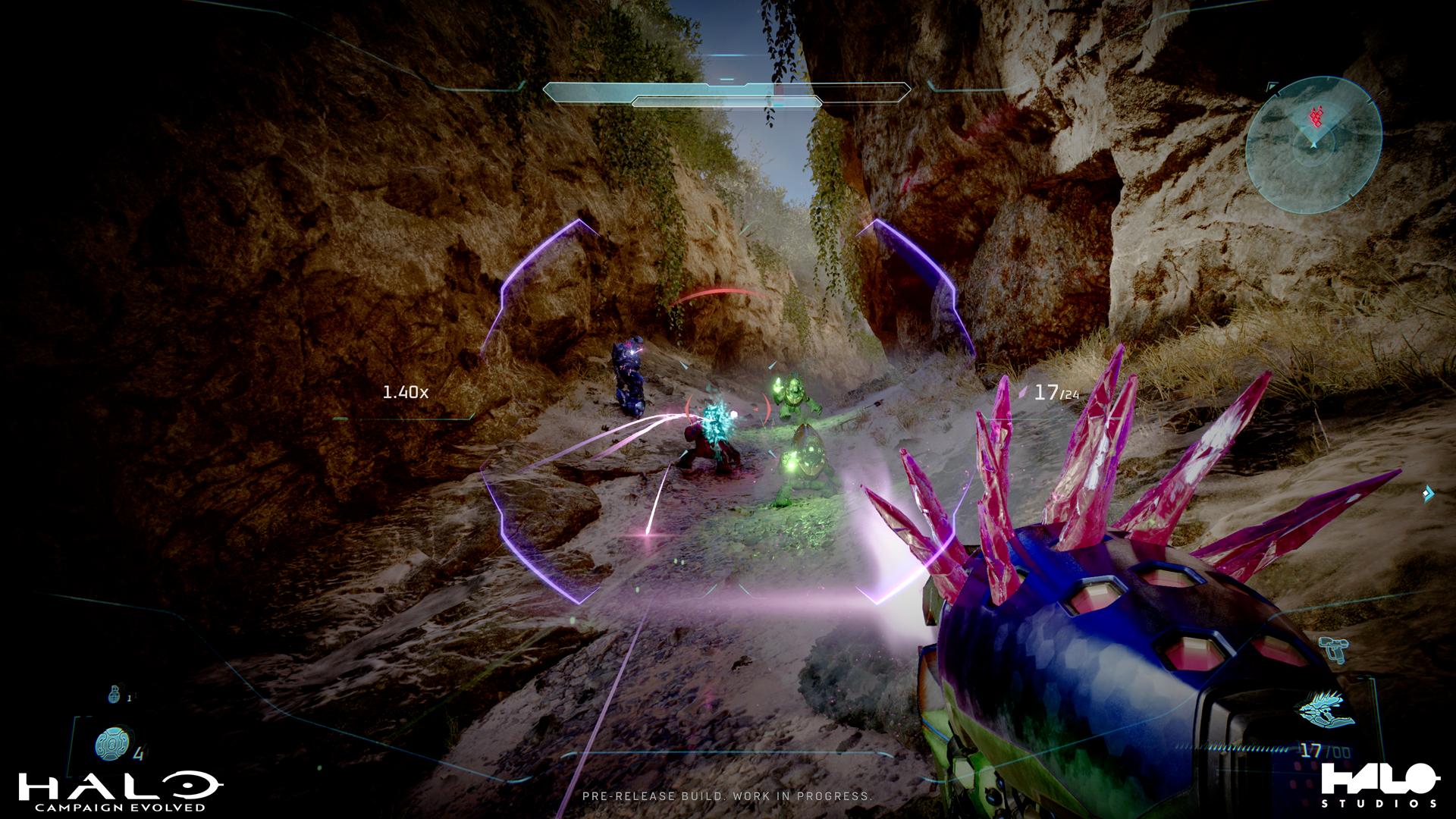The image size is (1456, 819).
Task: Expand the grenade selector bracket frame
Action: tap(76, 747)
